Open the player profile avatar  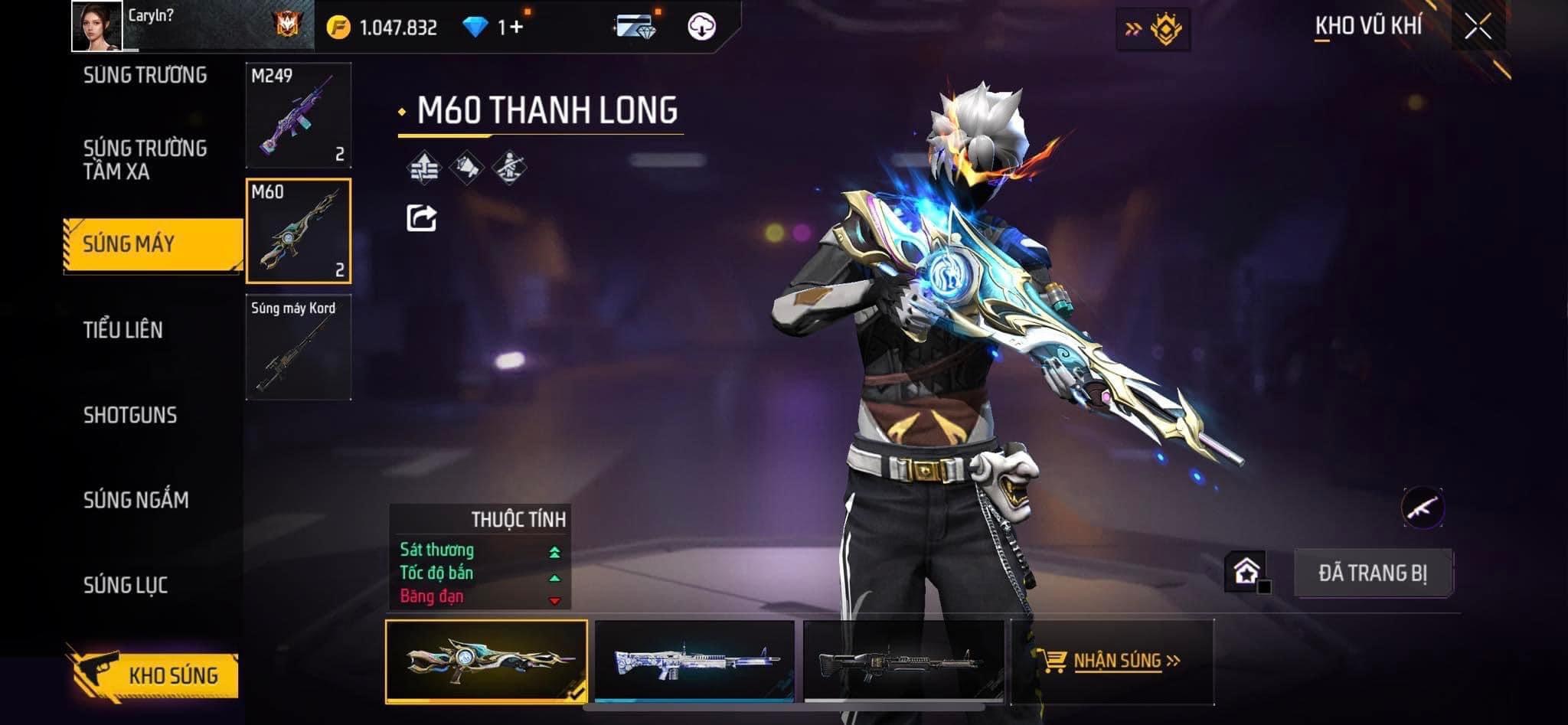click(x=96, y=26)
